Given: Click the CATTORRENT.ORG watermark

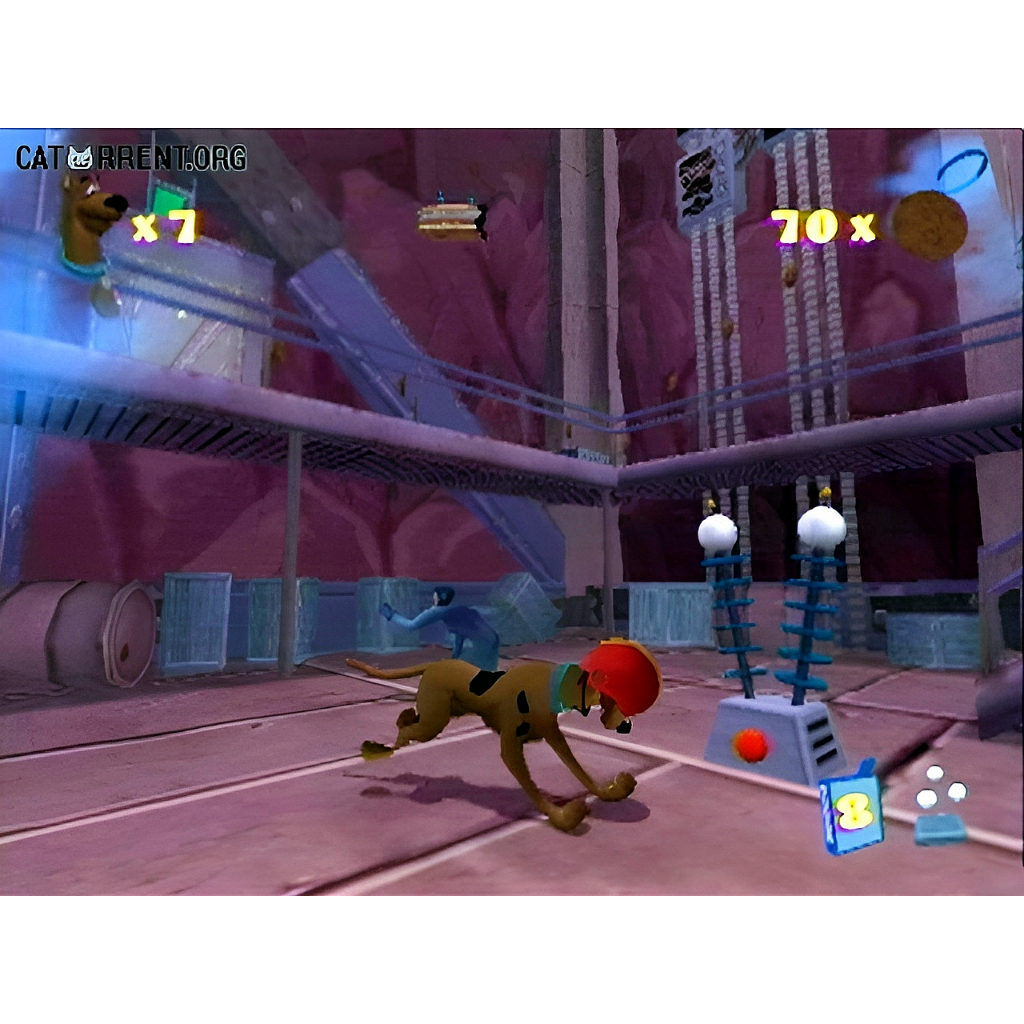Looking at the screenshot, I should pos(130,157).
